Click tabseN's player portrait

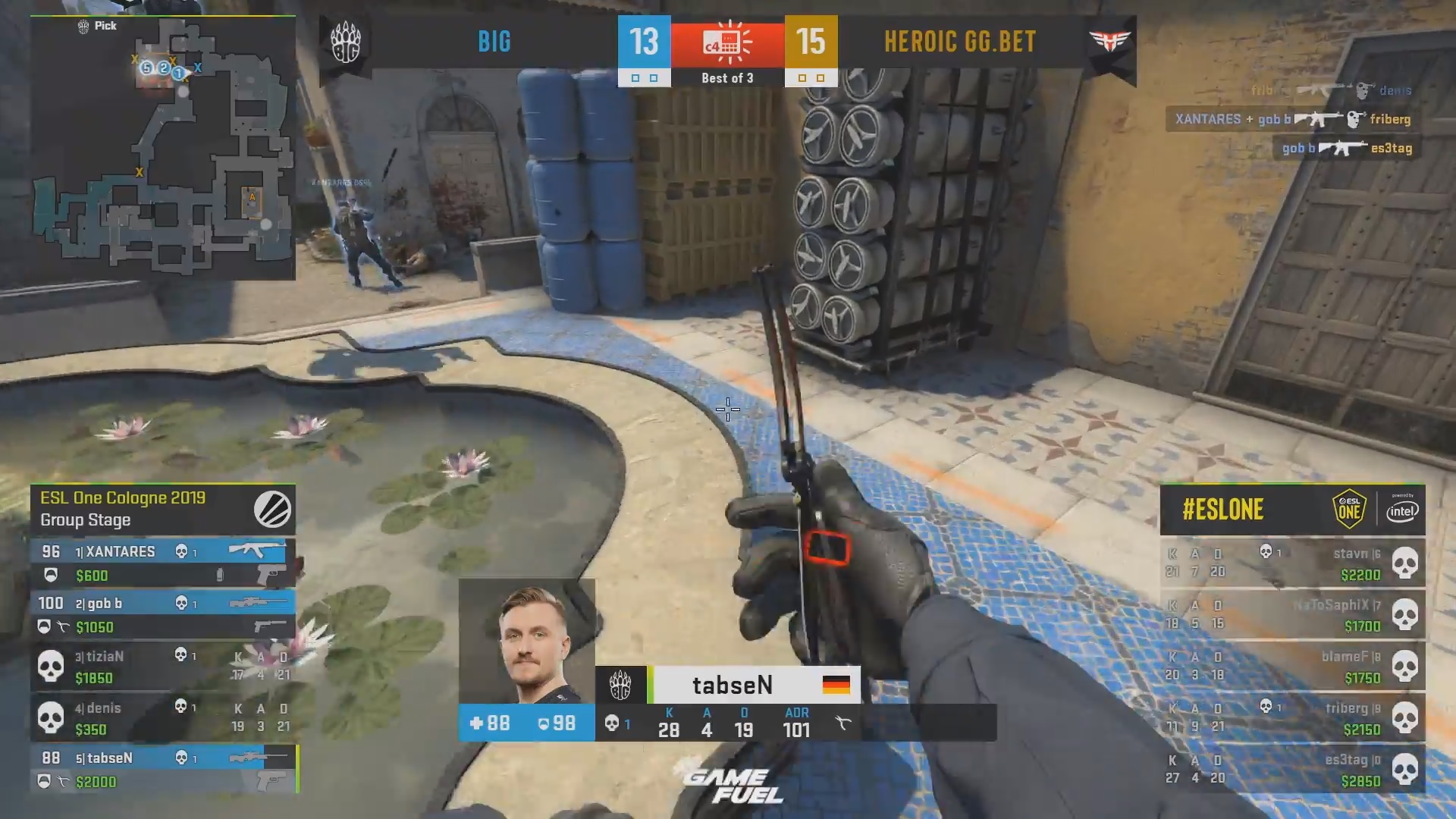coord(527,642)
